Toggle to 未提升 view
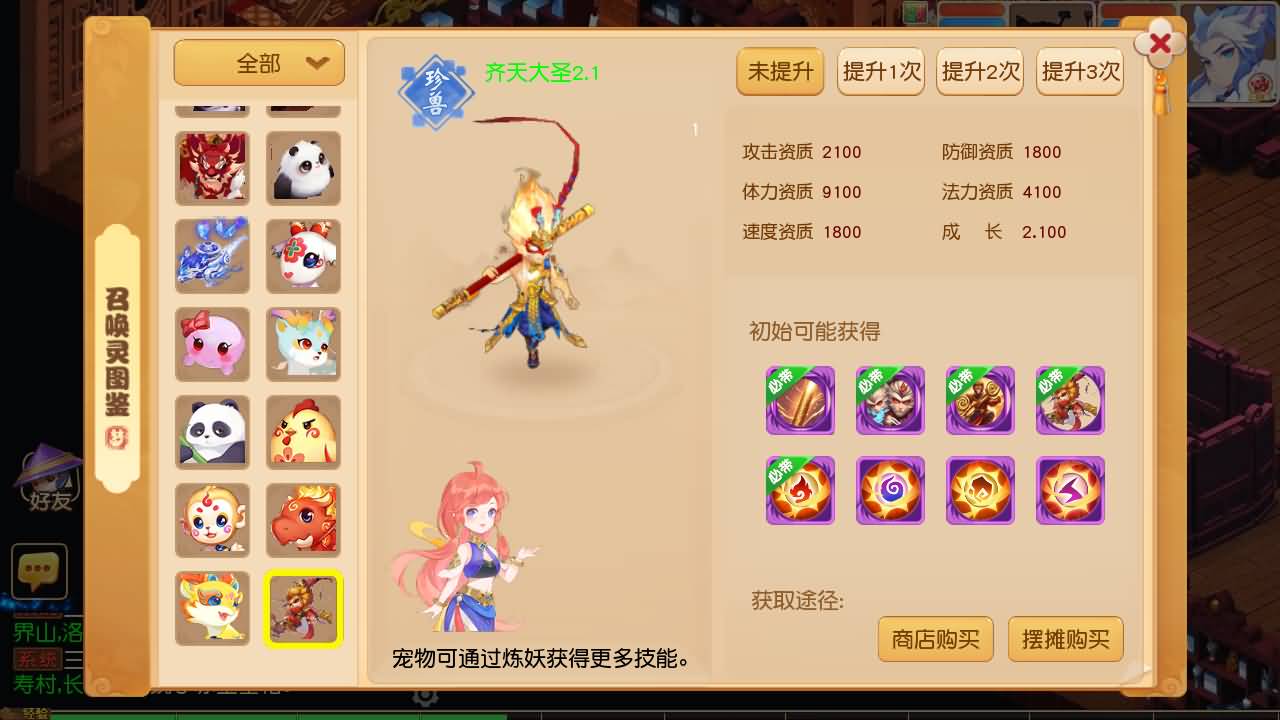The image size is (1280, 720). [x=779, y=71]
